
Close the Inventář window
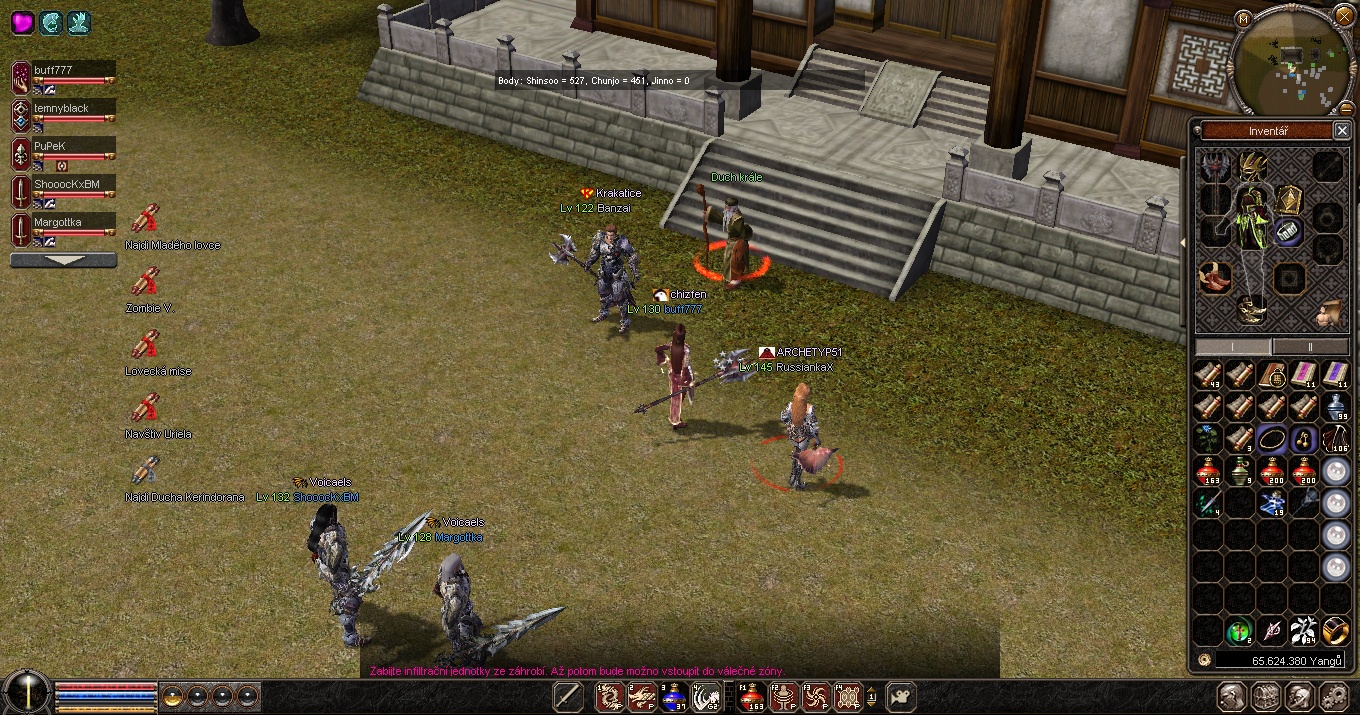1342,131
